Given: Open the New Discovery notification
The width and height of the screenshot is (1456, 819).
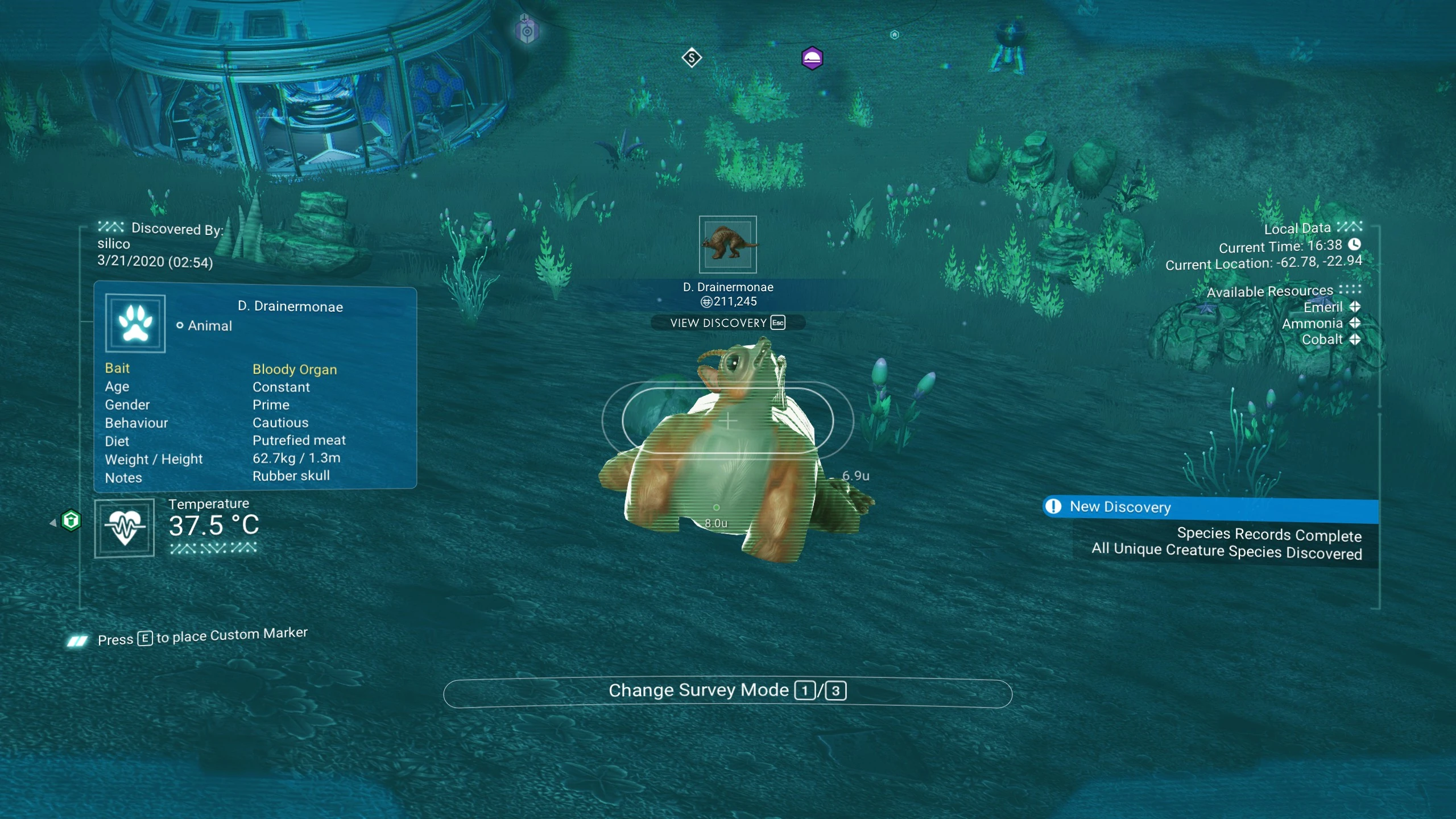Looking at the screenshot, I should click(x=1210, y=507).
